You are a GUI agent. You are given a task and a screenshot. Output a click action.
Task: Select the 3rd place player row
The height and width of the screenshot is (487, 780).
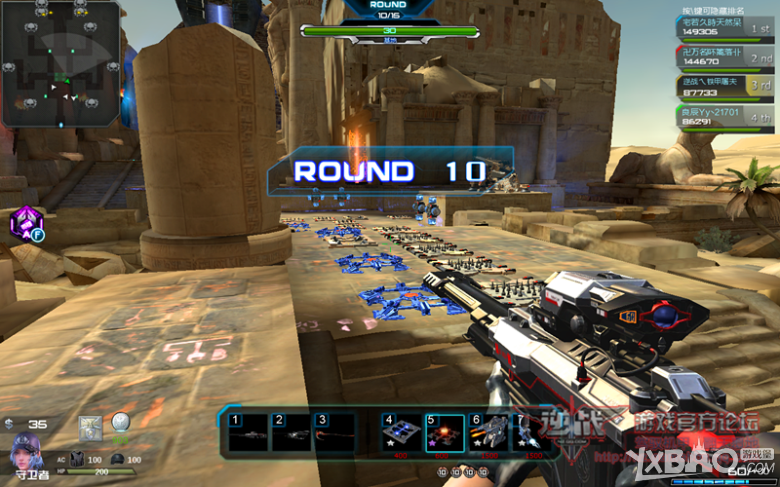[x=727, y=87]
